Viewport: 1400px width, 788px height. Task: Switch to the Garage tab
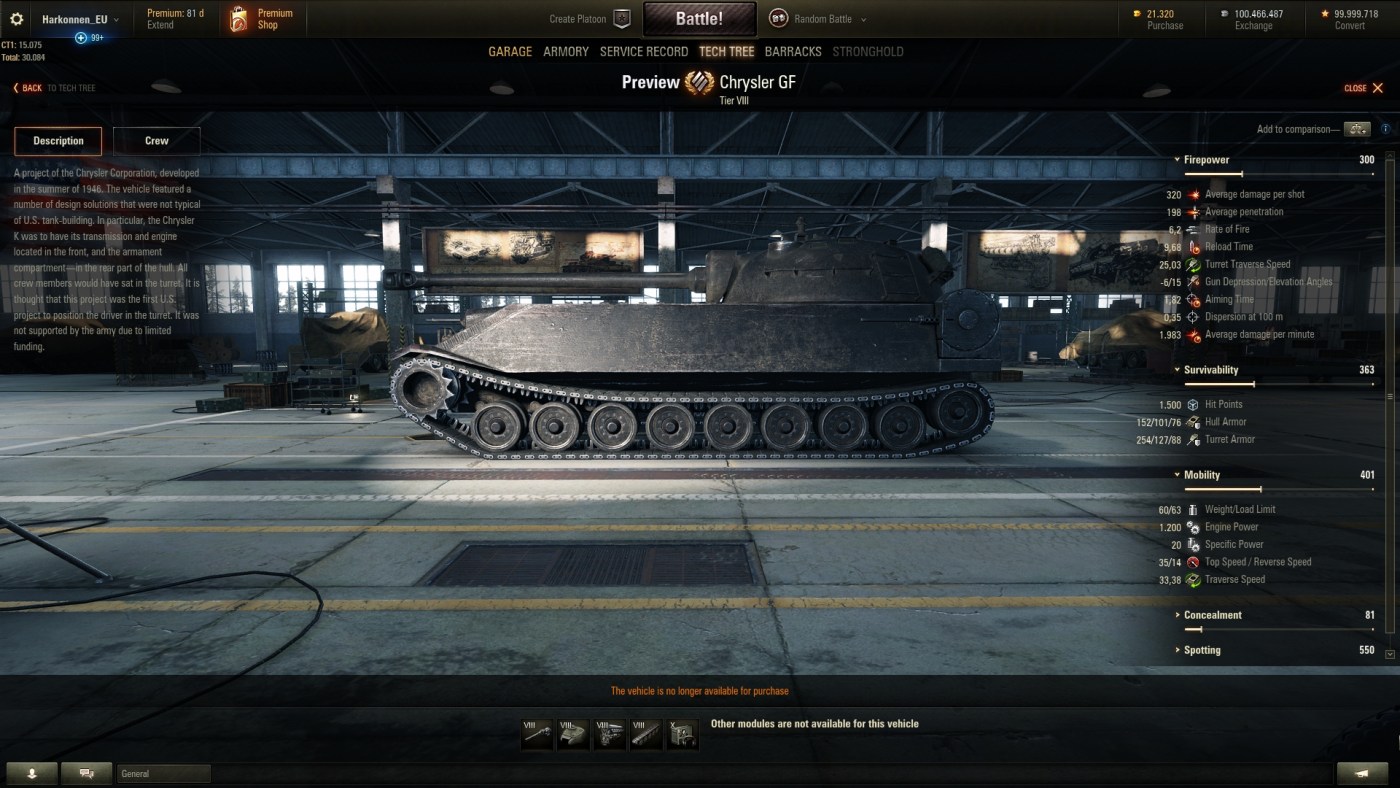click(510, 52)
